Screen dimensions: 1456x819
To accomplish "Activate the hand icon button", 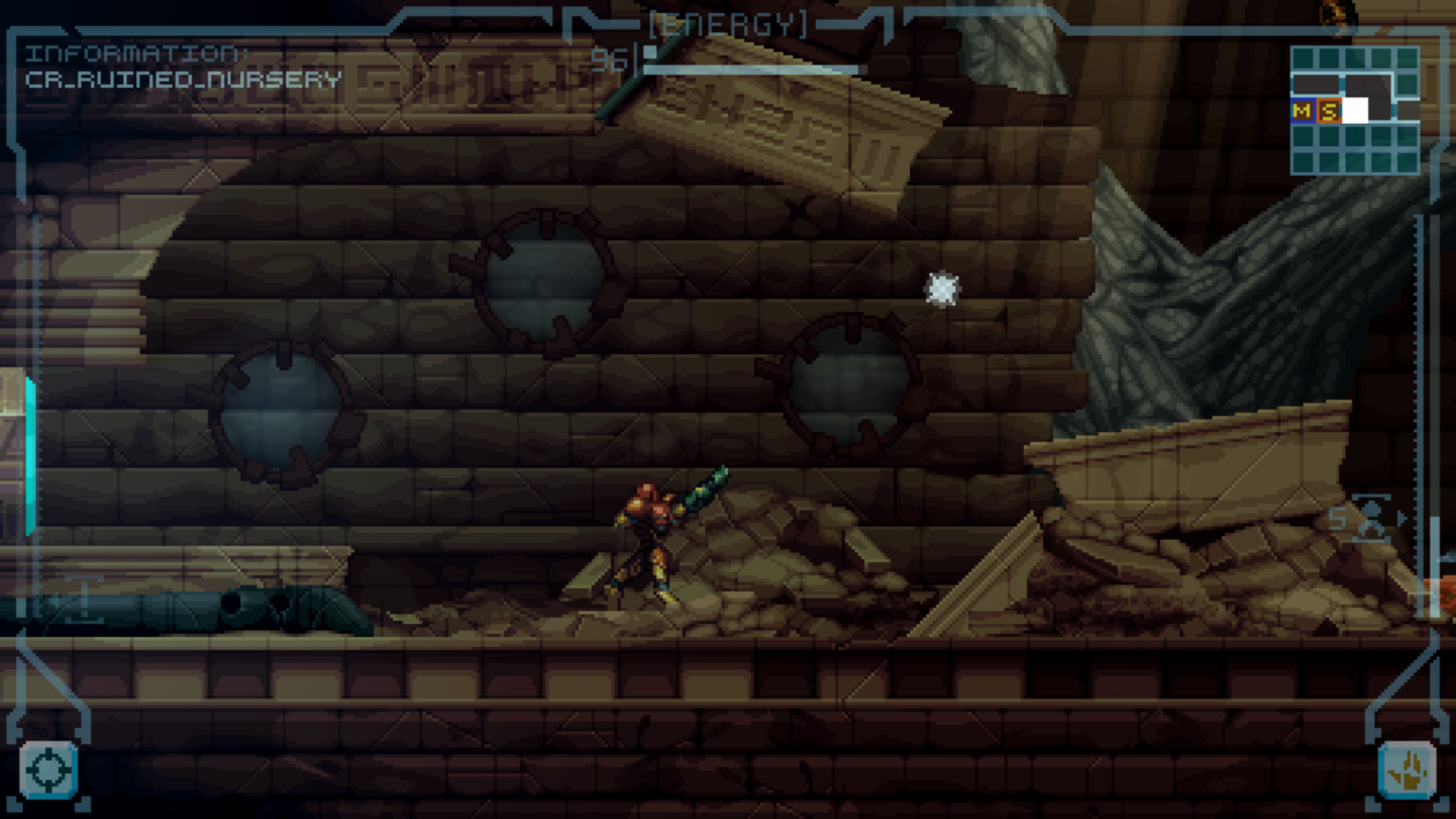I will 1407,771.
